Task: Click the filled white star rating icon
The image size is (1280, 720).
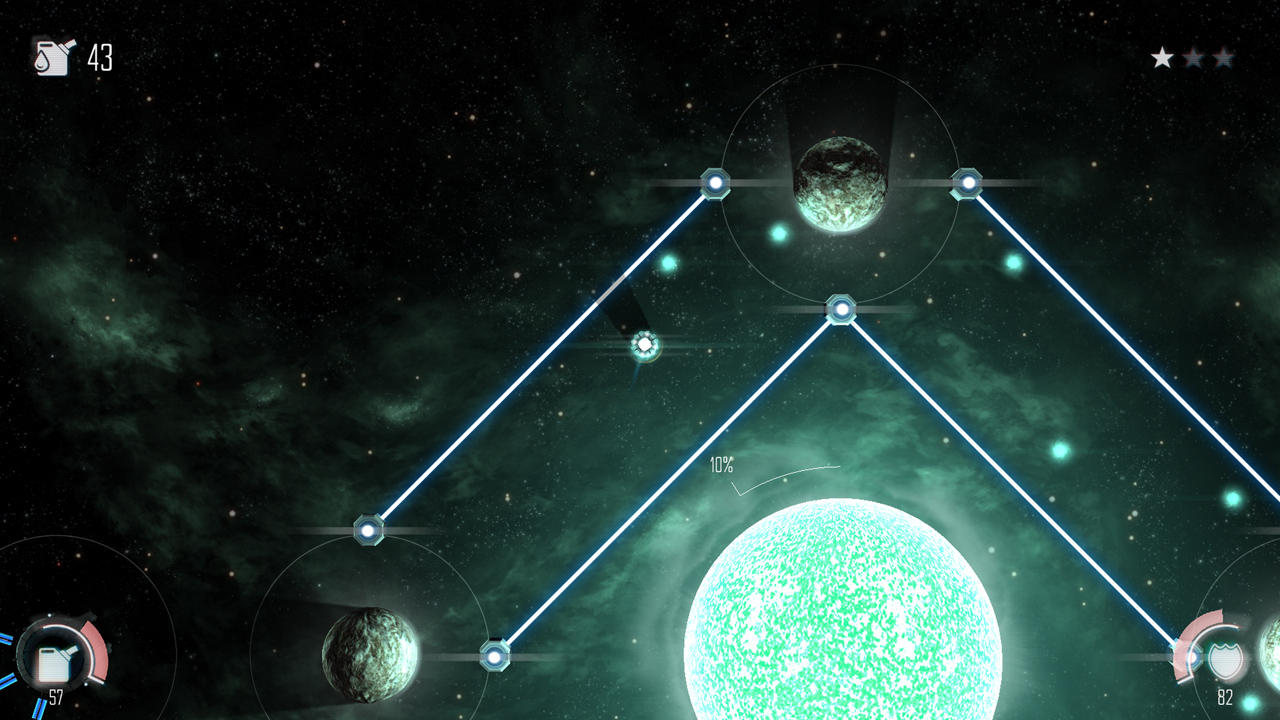Action: (x=1162, y=57)
